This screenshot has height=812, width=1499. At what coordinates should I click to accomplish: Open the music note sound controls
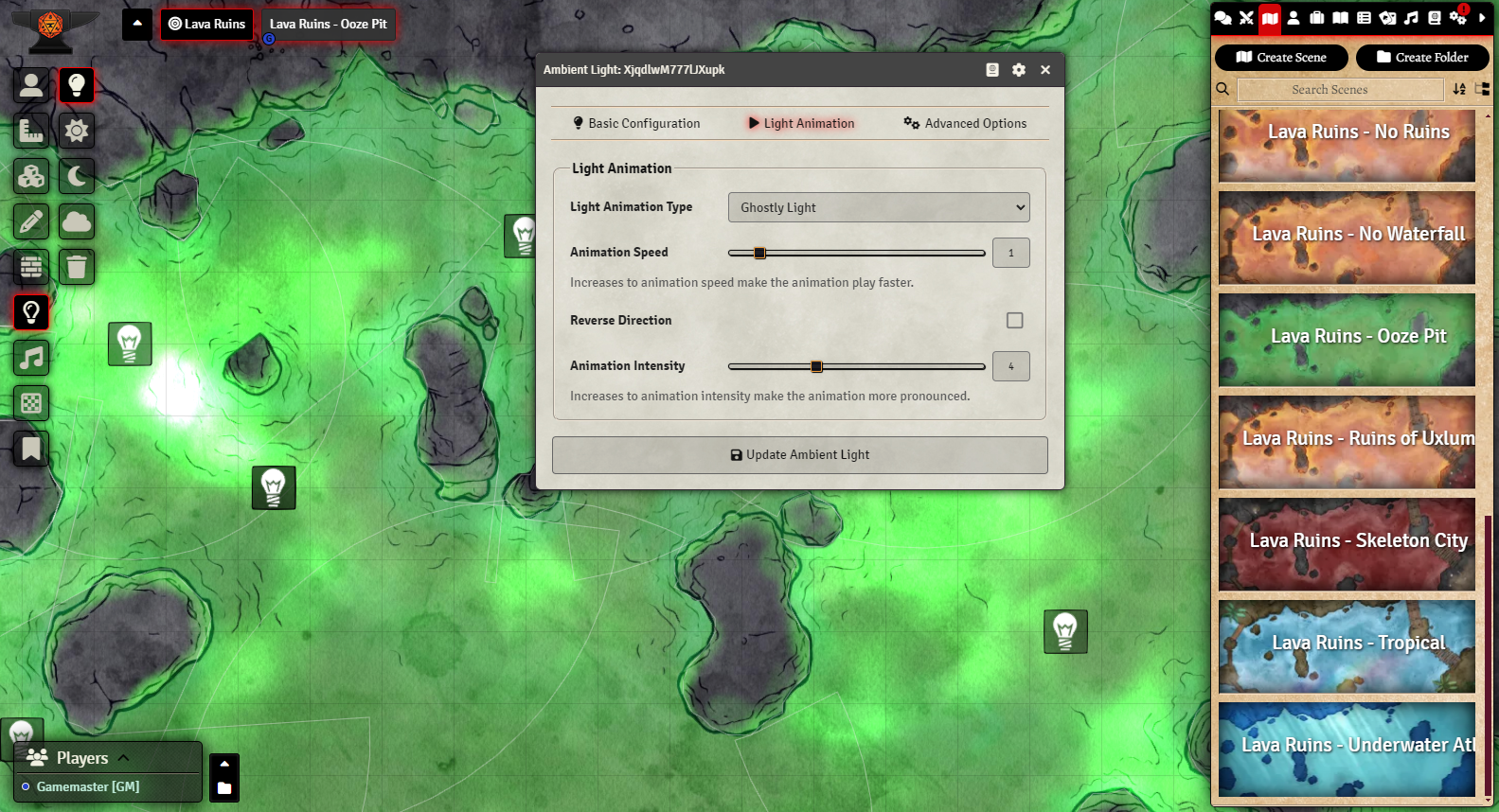[31, 358]
